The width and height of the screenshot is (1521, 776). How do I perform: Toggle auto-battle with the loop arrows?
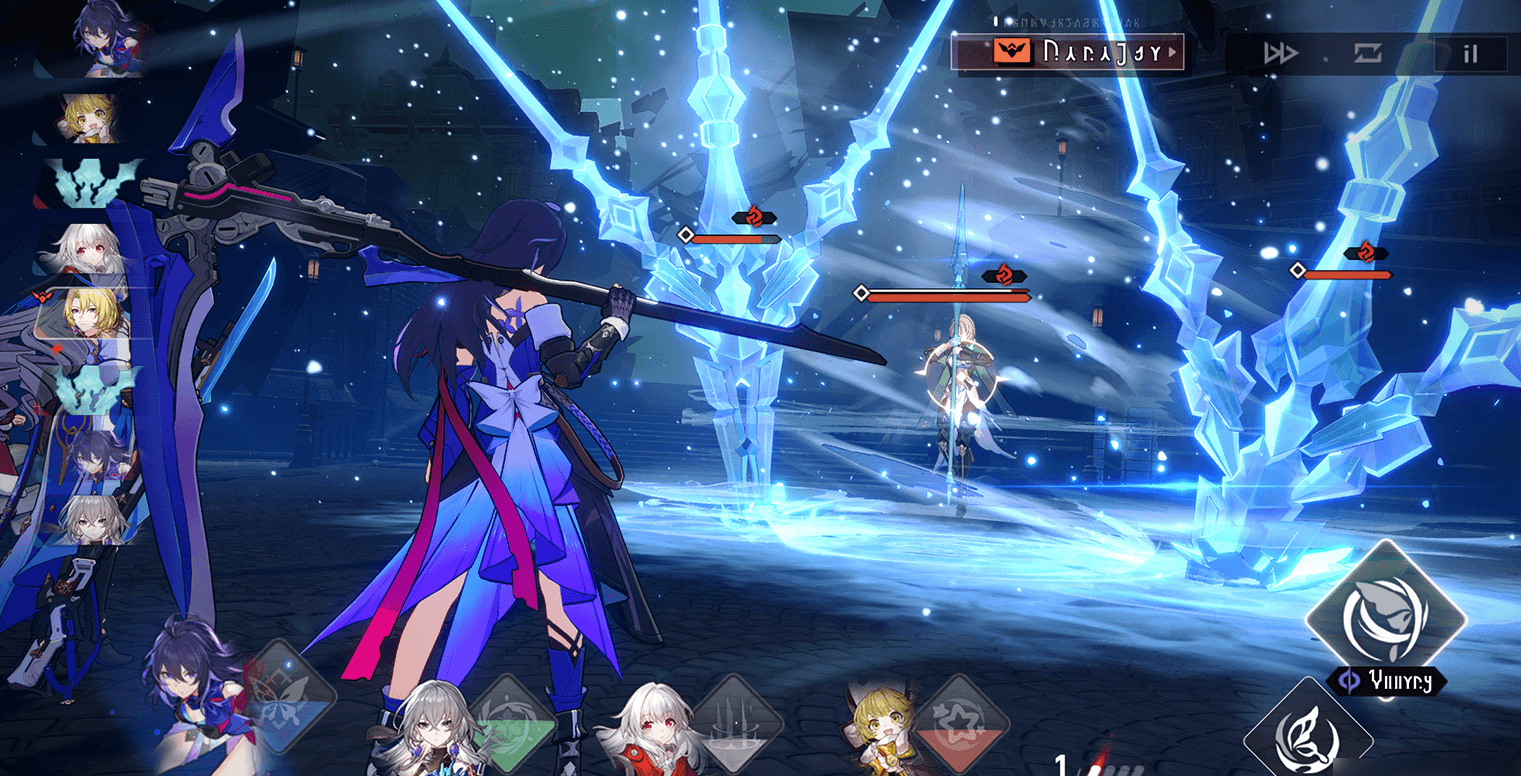pyautogui.click(x=1367, y=54)
